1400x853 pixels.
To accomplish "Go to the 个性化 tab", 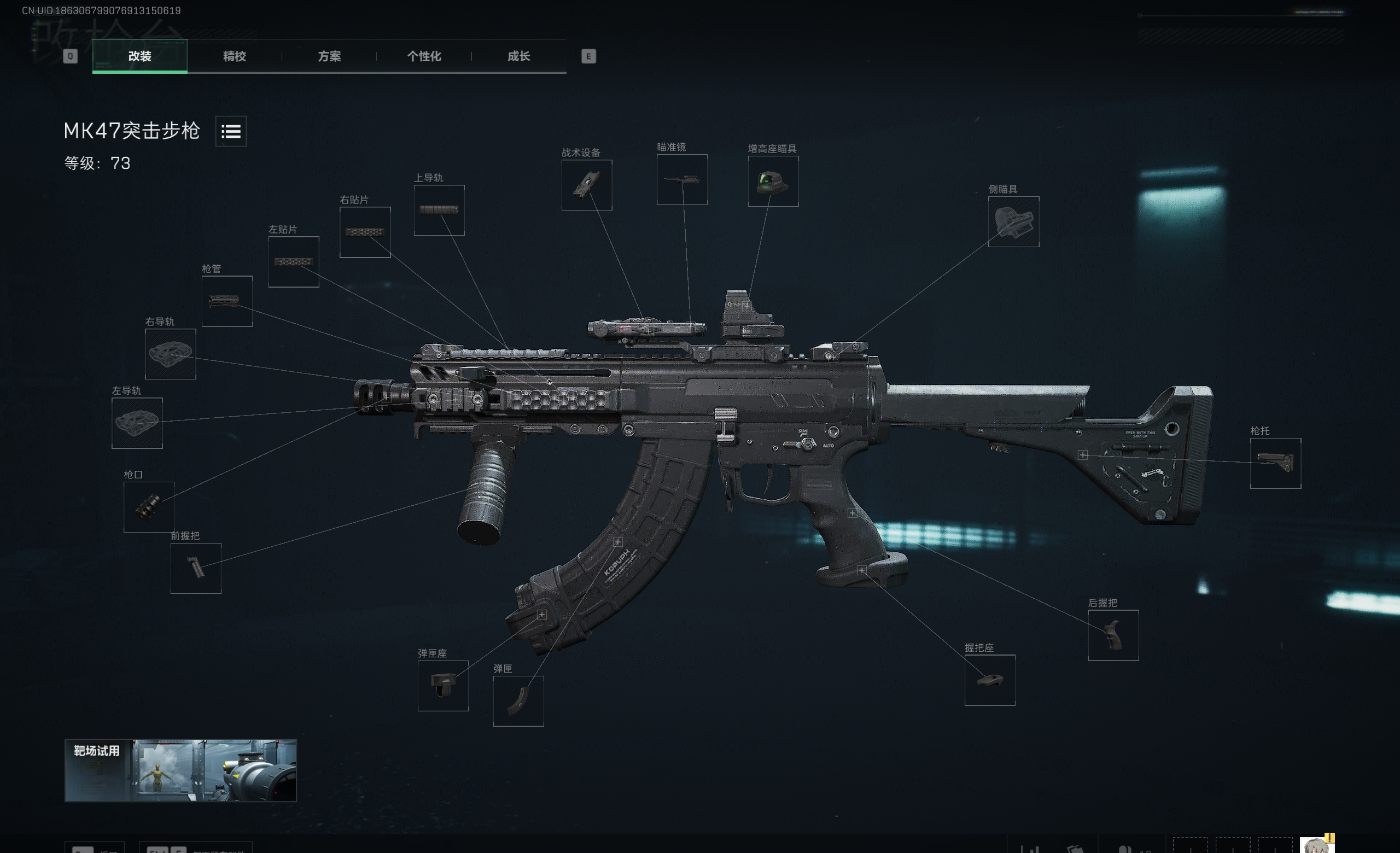I will 424,56.
